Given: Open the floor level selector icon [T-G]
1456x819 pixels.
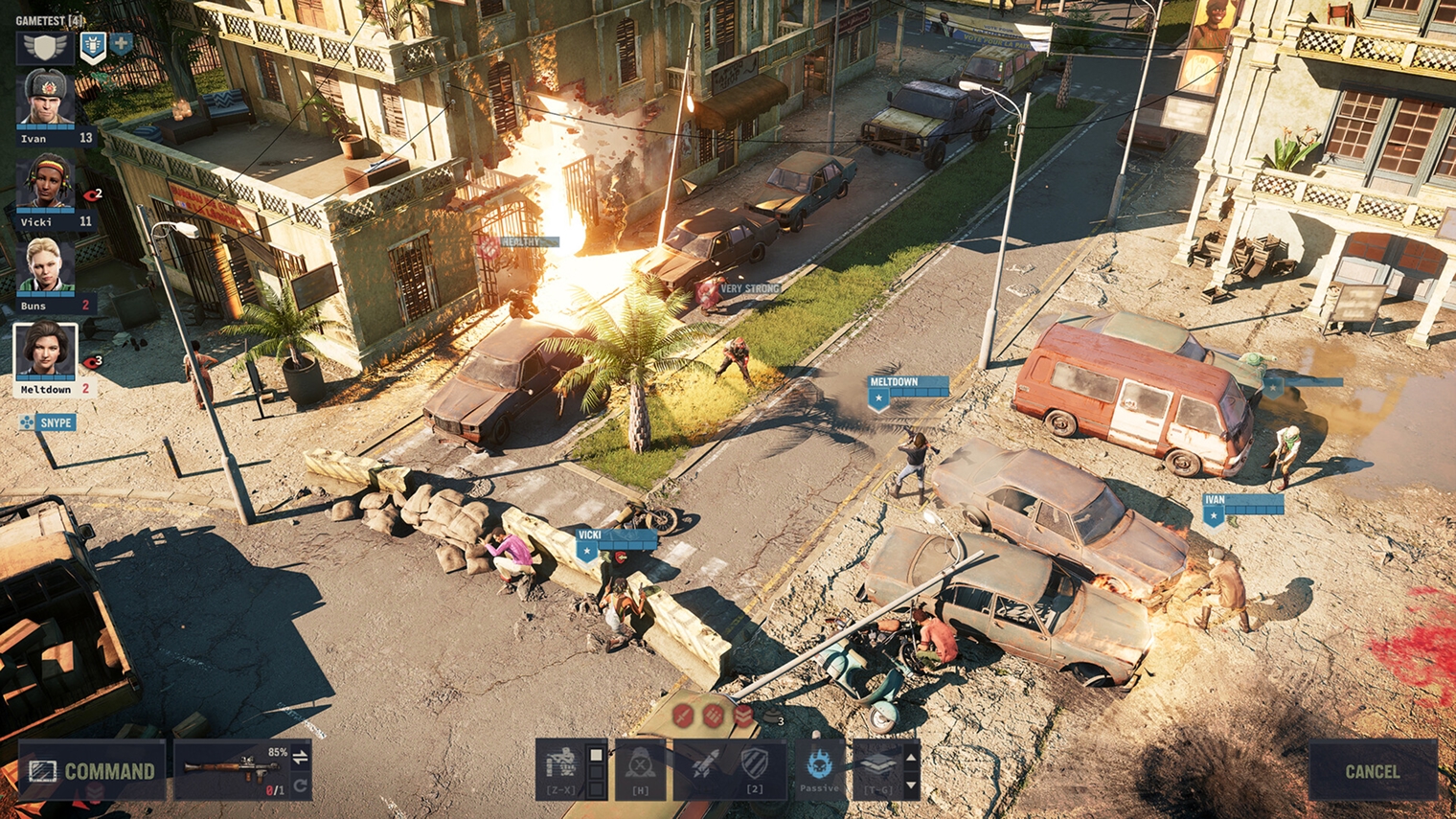Looking at the screenshot, I should click(x=880, y=764).
